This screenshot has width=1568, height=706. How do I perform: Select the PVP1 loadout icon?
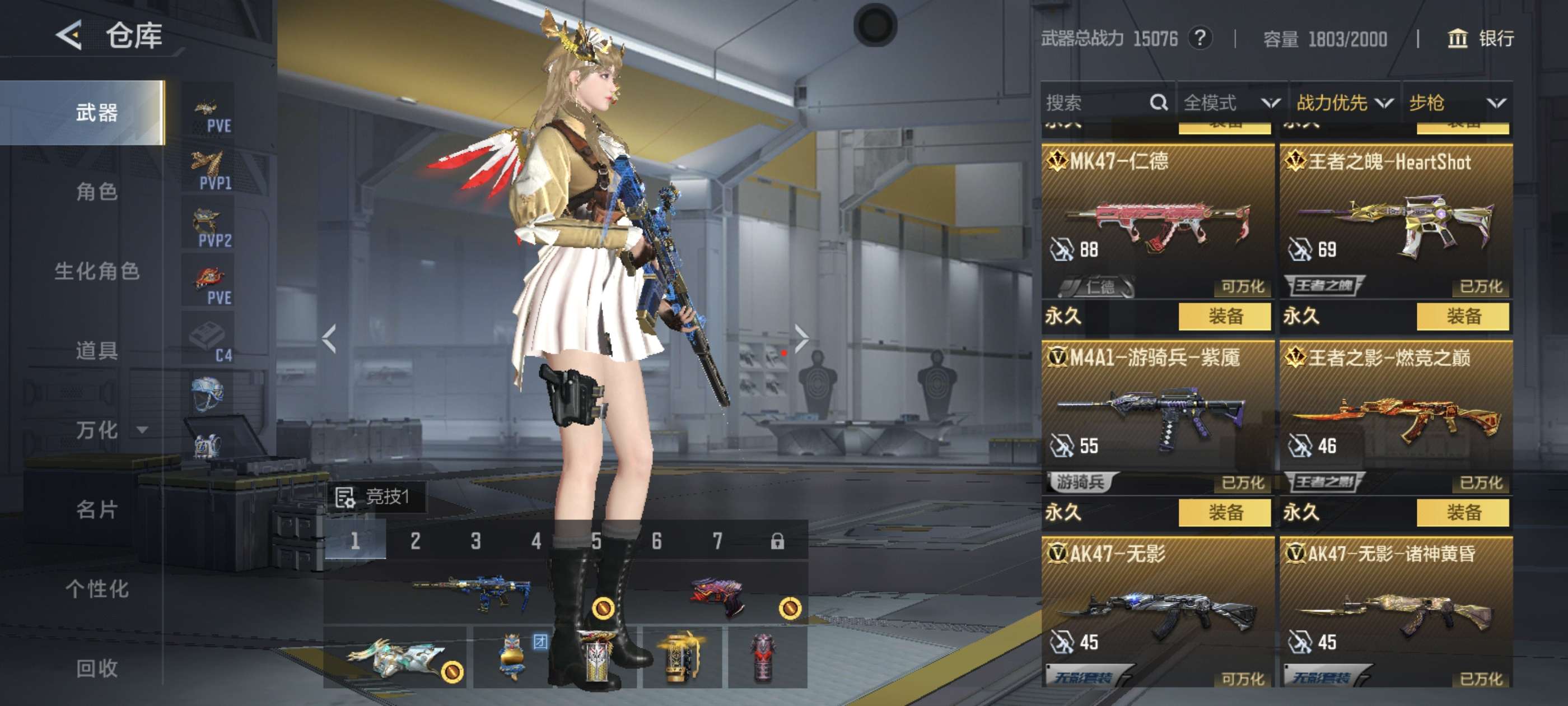208,170
